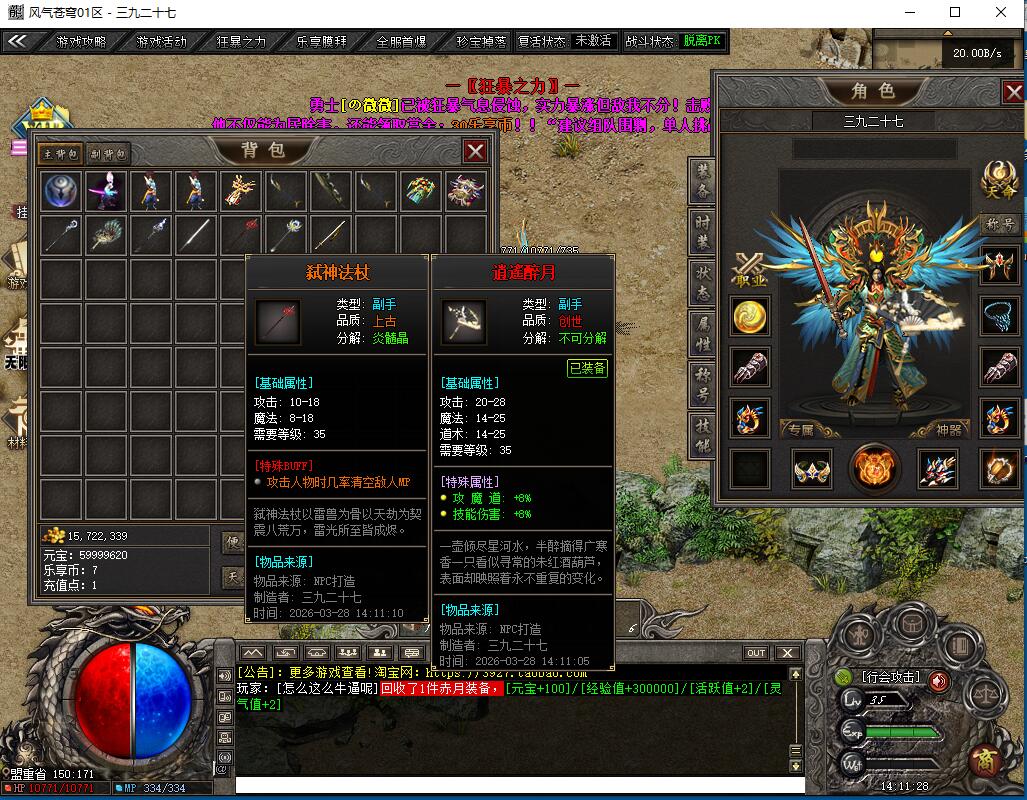Close the 背包 backpack window

point(475,151)
